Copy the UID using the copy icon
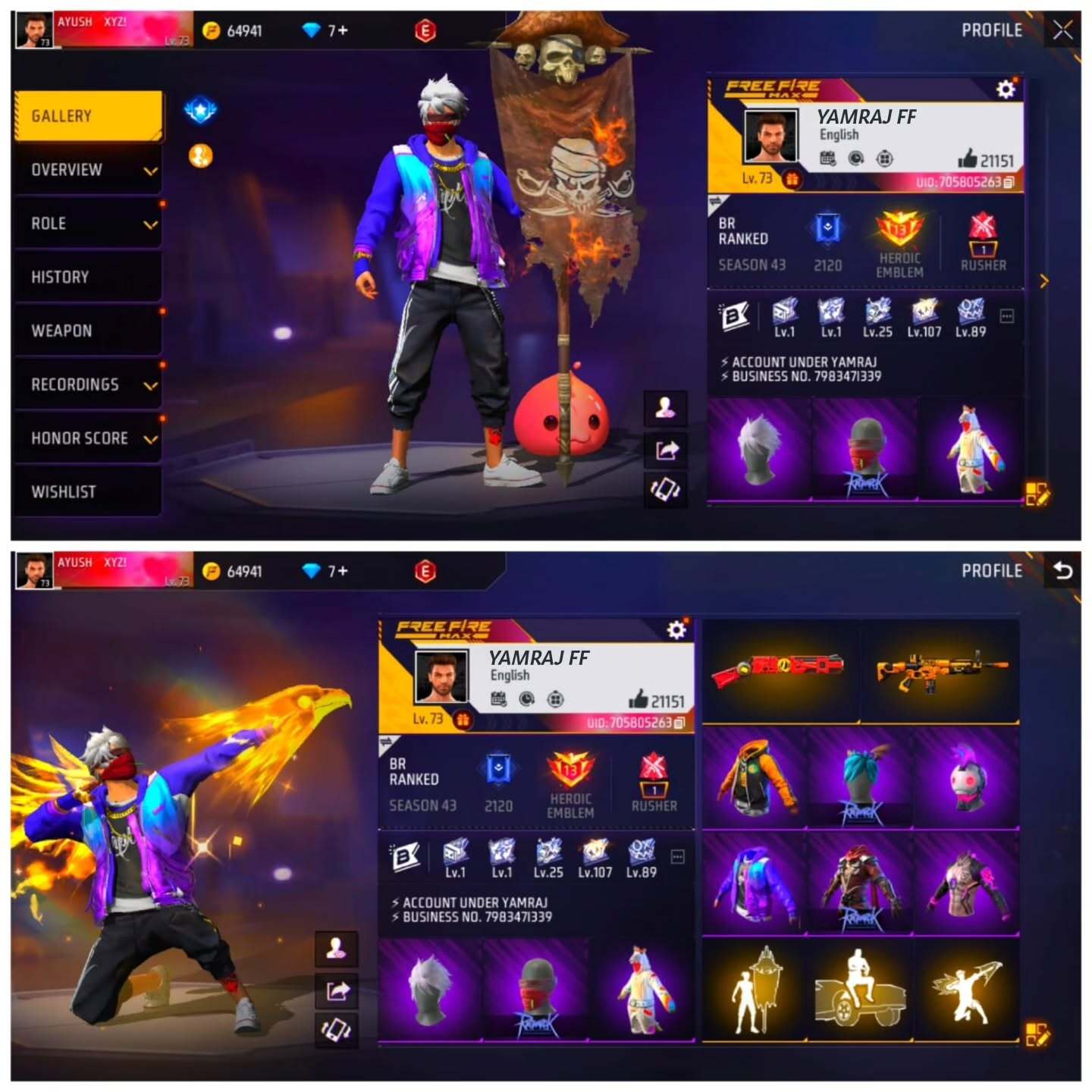Image resolution: width=1092 pixels, height=1092 pixels. point(1009,184)
